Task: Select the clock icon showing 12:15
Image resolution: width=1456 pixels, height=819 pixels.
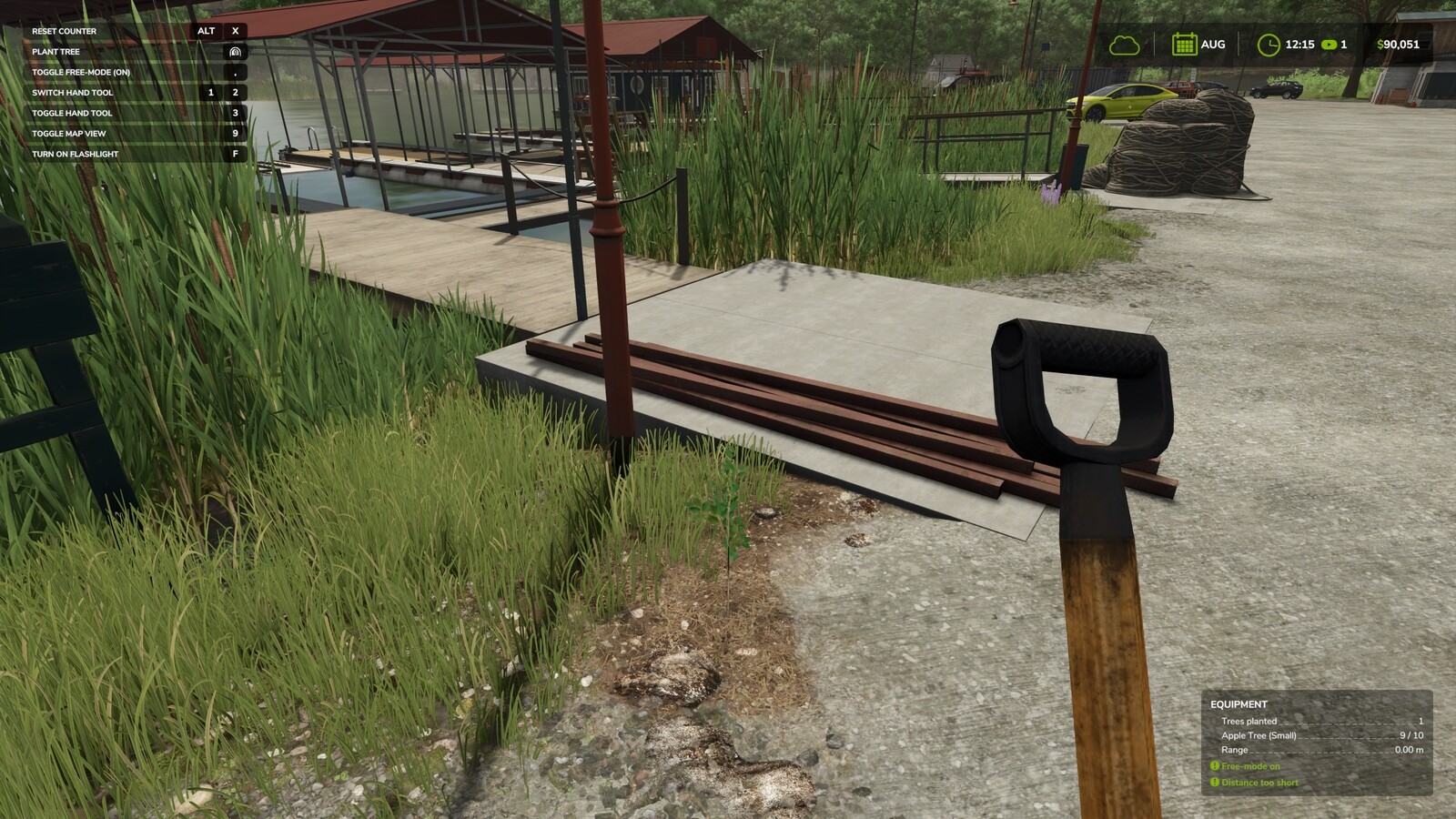Action: coord(1268,44)
